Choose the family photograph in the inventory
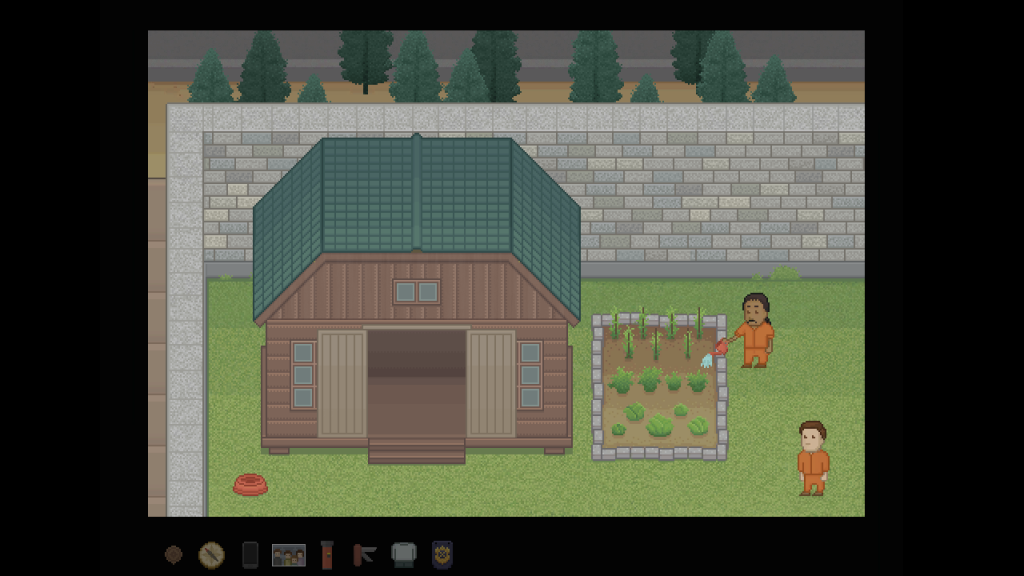Screen dimensions: 1024x576 289,554
